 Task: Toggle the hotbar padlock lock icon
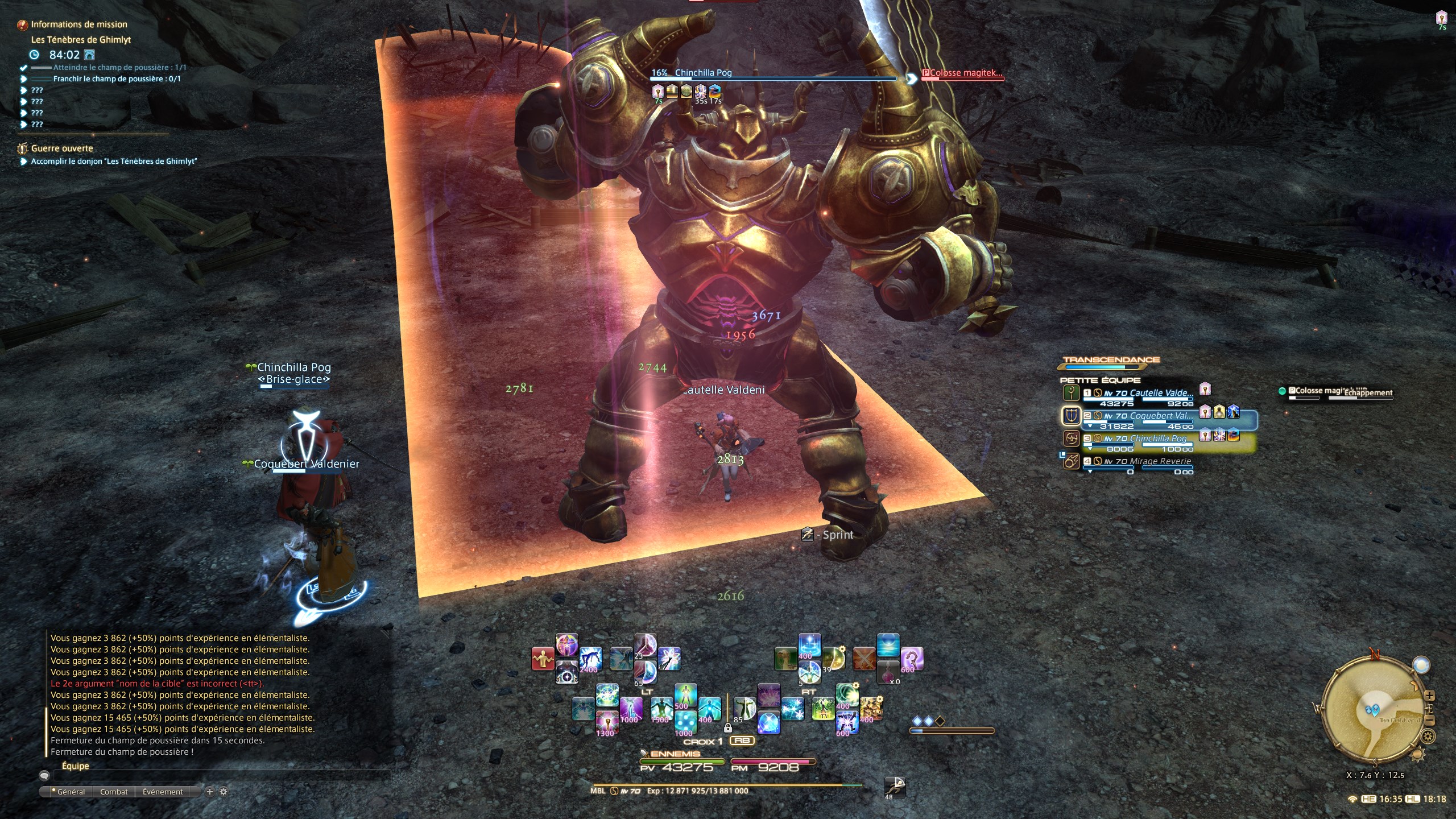tap(727, 728)
